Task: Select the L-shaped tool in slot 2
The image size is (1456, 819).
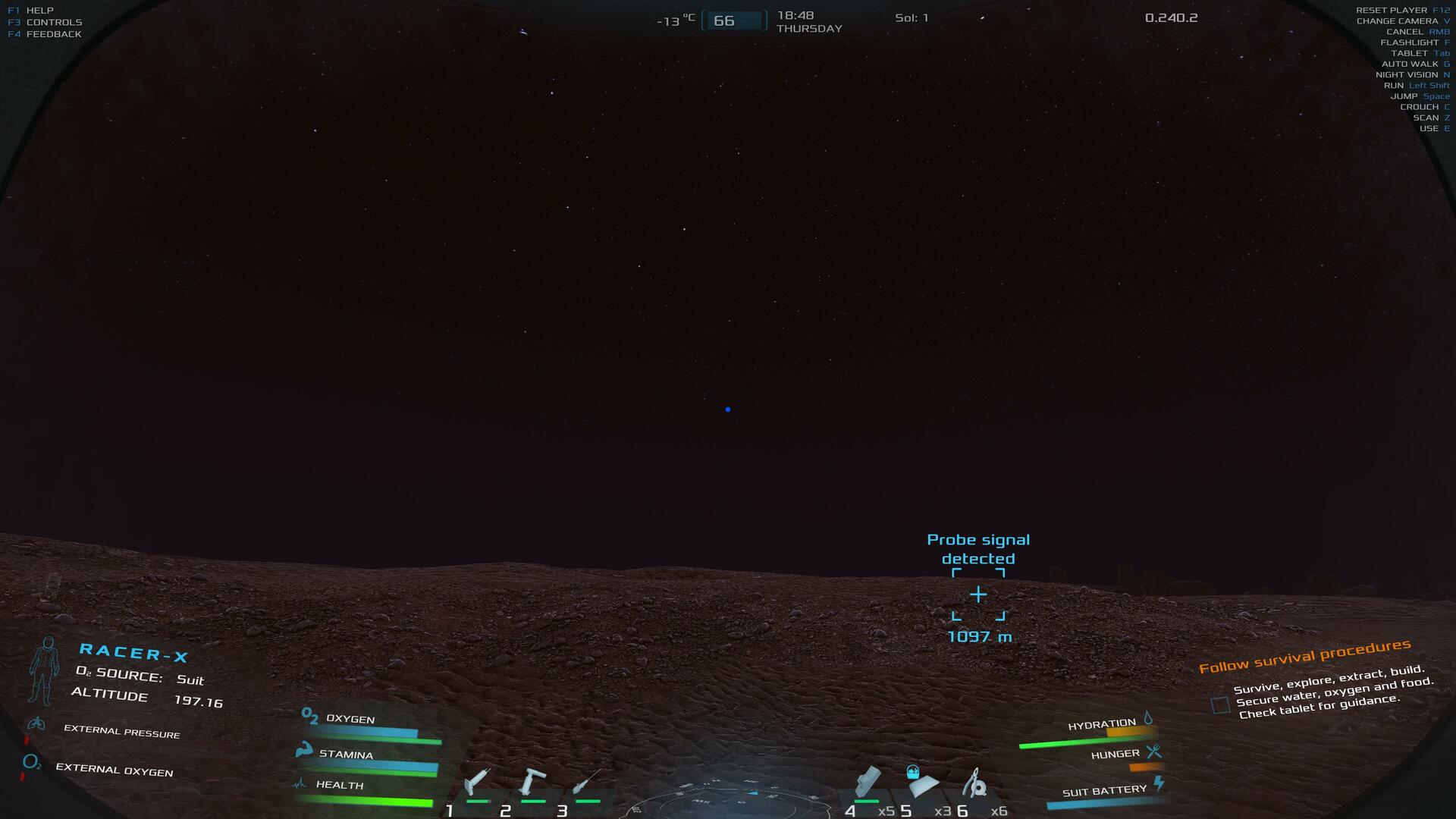Action: pyautogui.click(x=532, y=782)
